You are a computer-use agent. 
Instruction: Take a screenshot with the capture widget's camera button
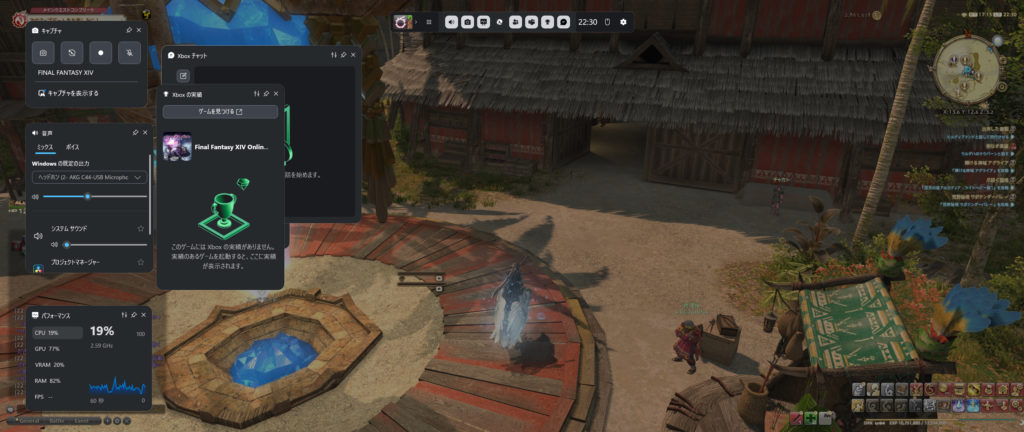pos(45,53)
